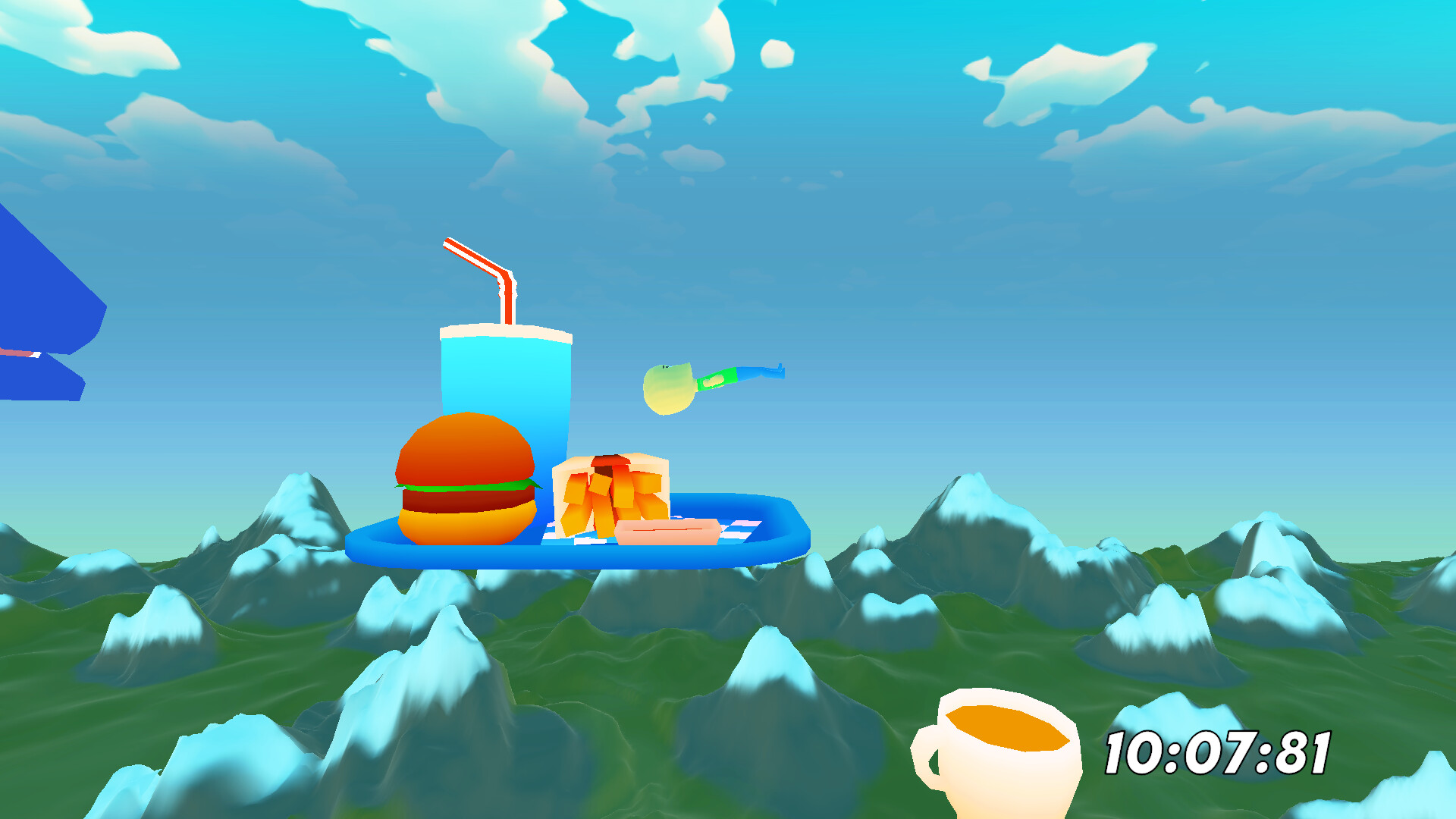The image size is (1456, 819).
Task: Select the drink cup with striped straw
Action: [x=504, y=387]
